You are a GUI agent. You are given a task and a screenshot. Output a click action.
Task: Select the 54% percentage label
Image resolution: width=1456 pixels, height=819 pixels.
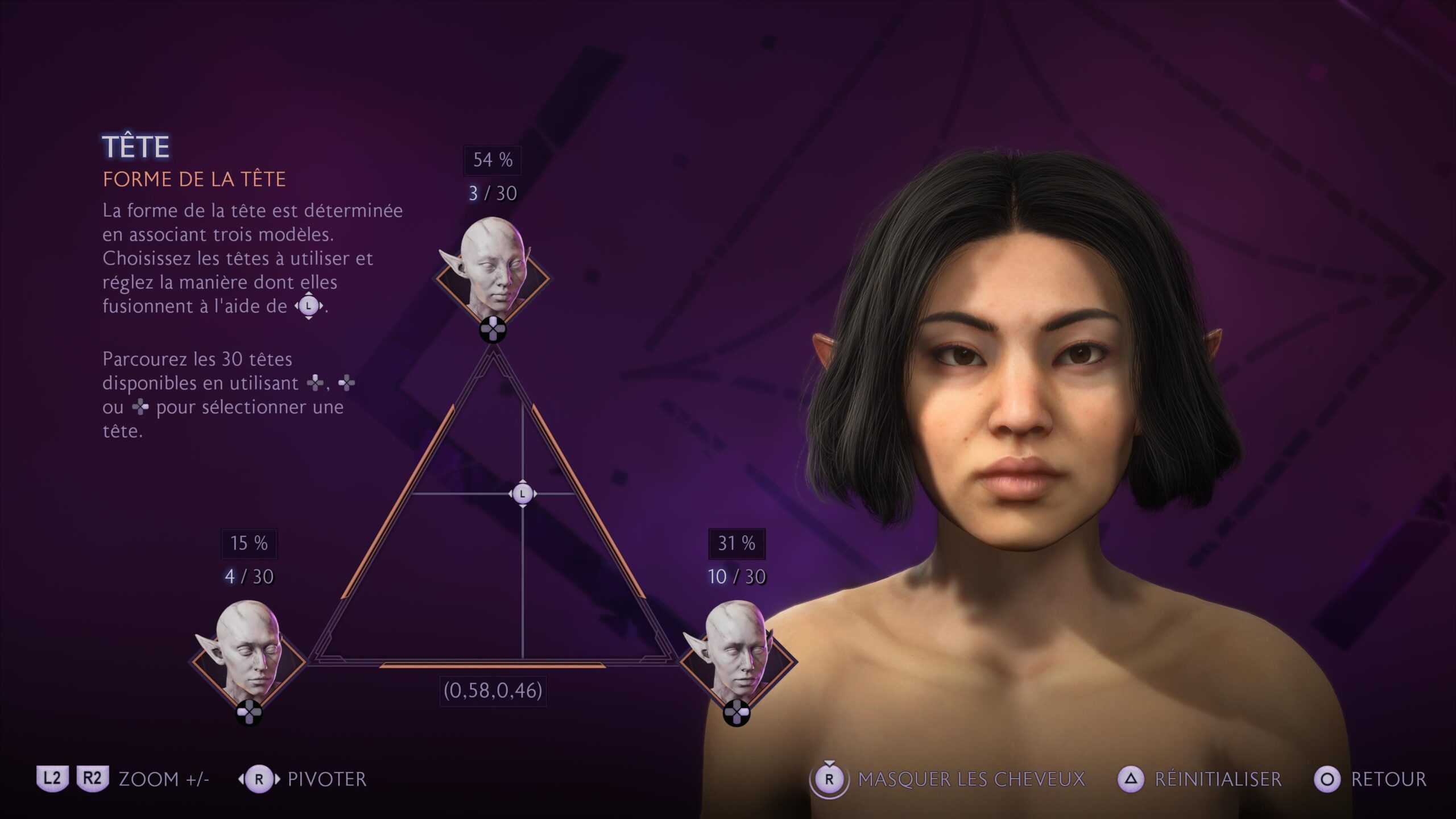(491, 161)
